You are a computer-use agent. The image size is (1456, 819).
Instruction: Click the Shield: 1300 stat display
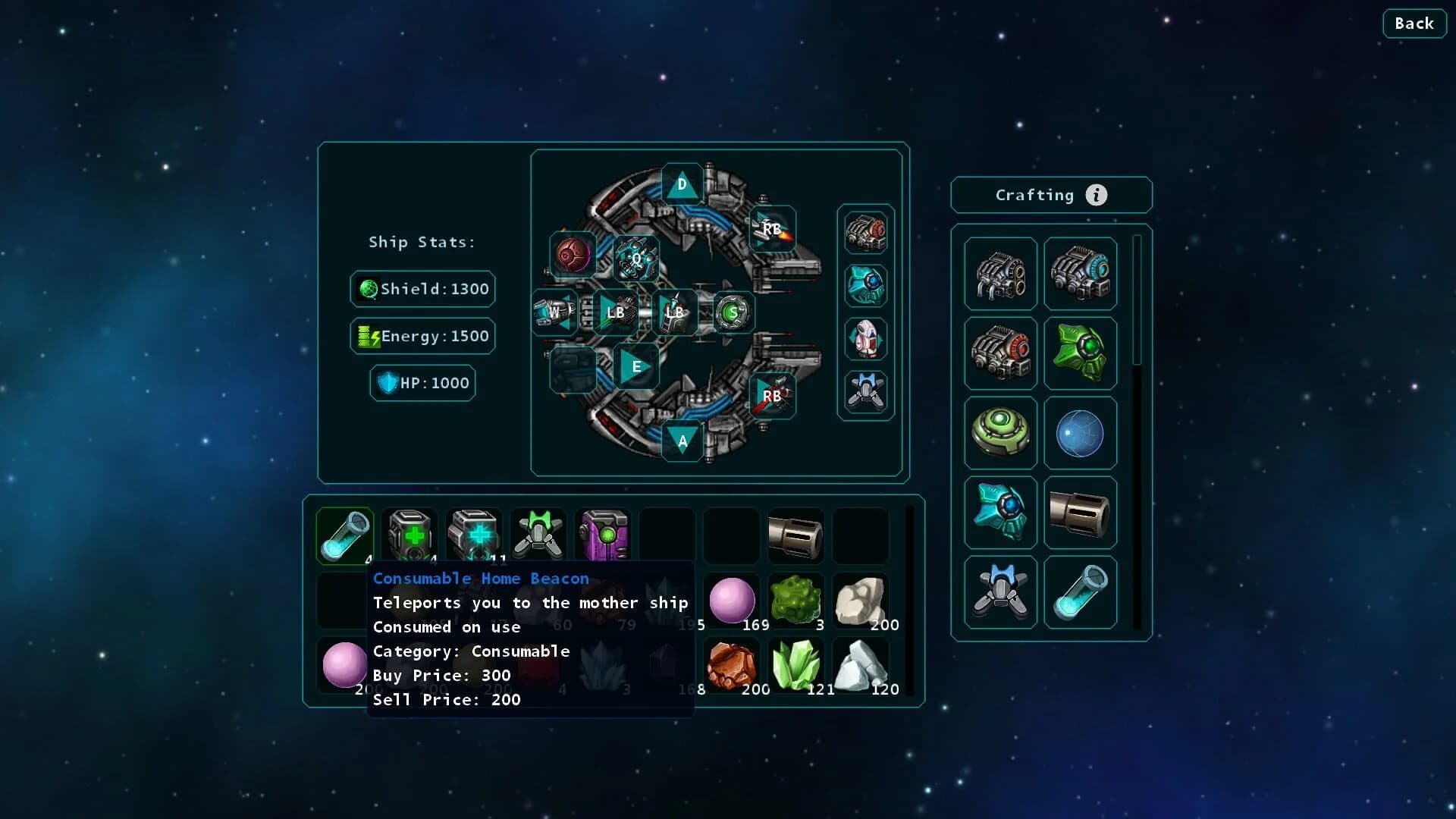coord(422,289)
